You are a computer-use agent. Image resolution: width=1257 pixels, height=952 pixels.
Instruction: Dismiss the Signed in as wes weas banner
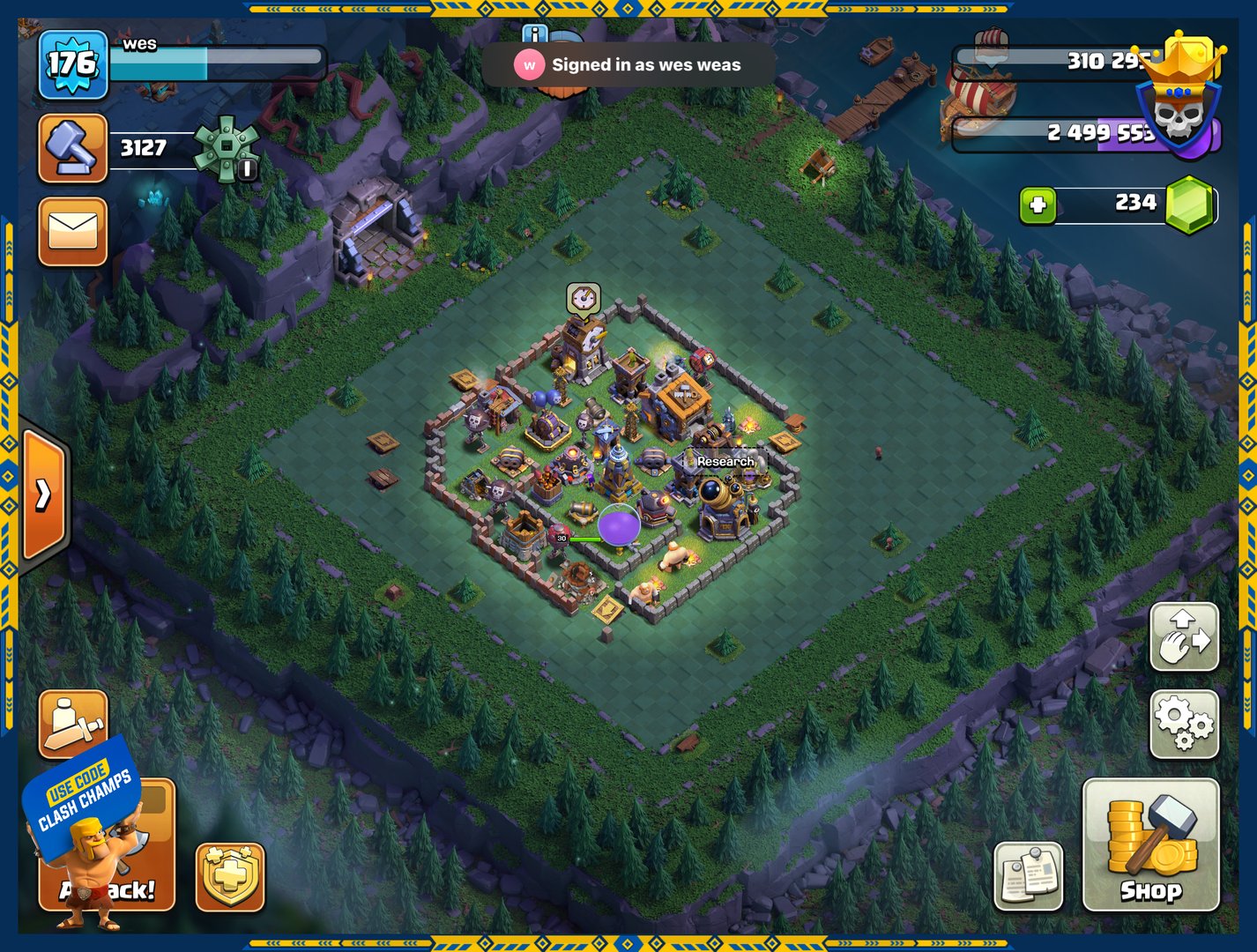pos(628,64)
